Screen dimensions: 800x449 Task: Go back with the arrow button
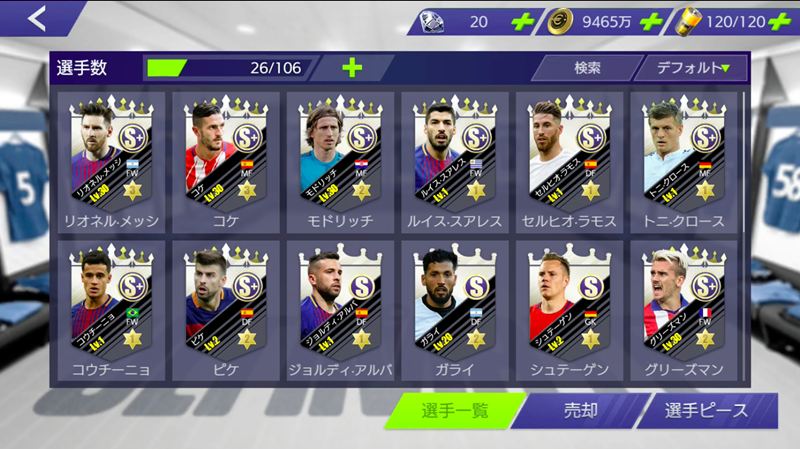(36, 18)
